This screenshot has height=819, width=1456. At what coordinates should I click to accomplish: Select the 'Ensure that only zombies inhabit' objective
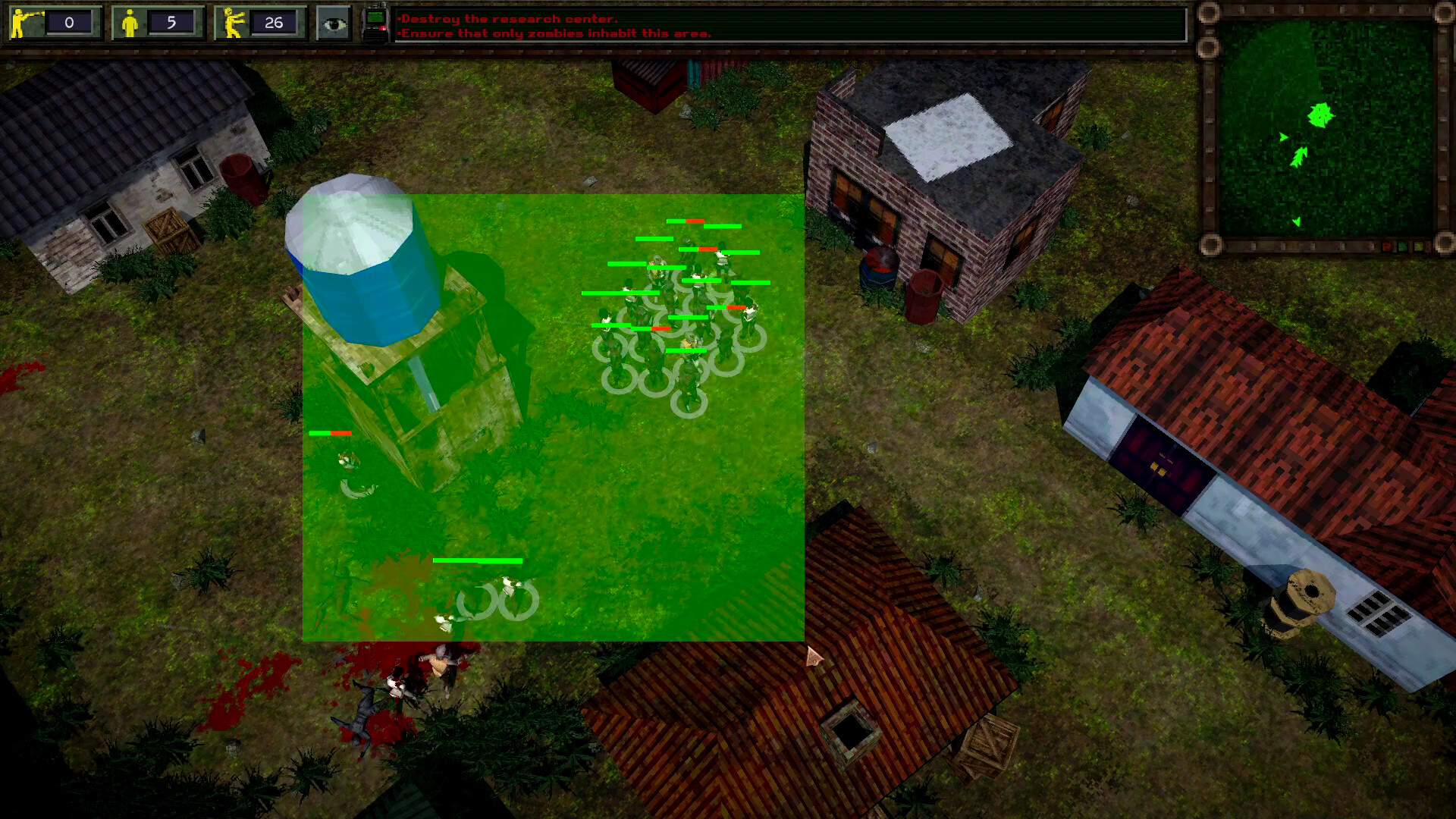point(555,33)
